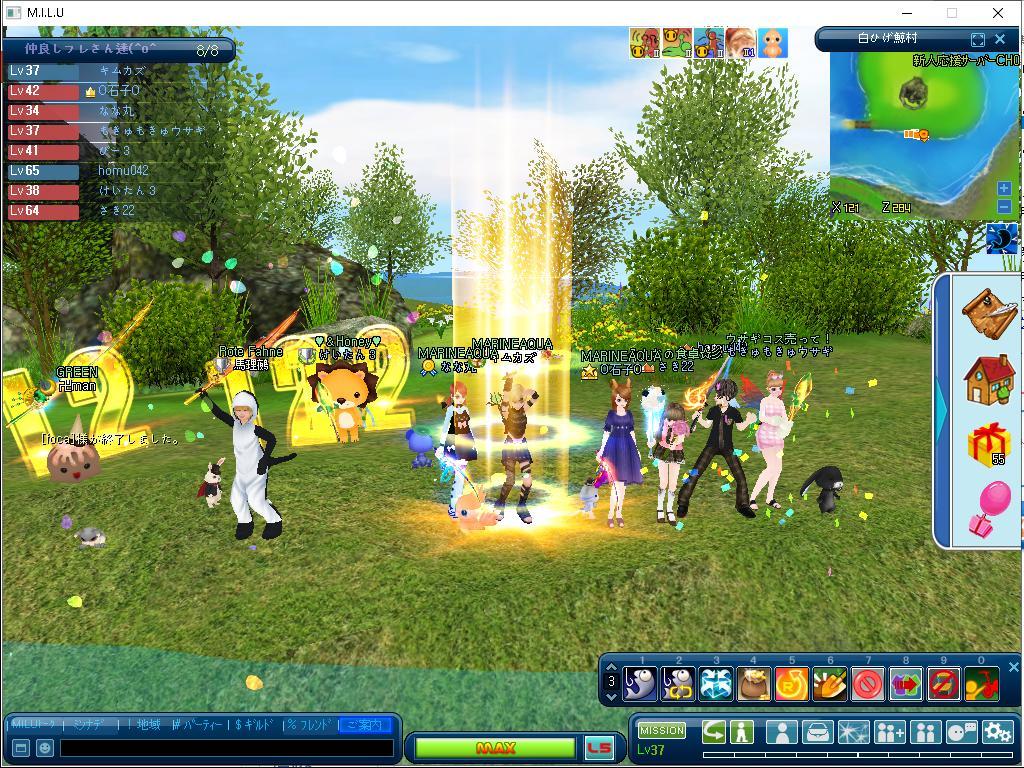1024x768 pixels.
Task: Select party member homu042 in the list
Action: point(123,171)
